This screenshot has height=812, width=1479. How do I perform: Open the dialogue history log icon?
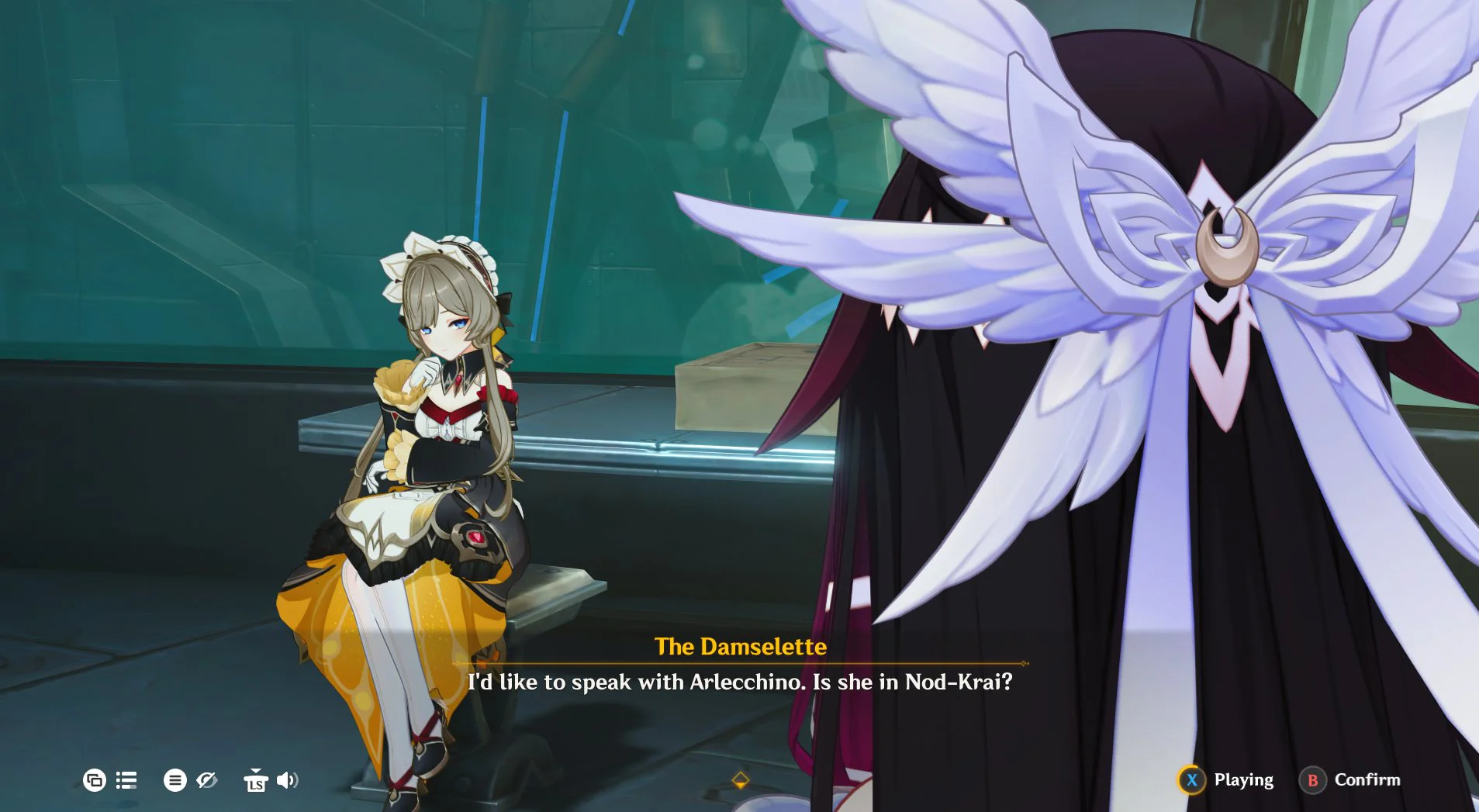[126, 780]
